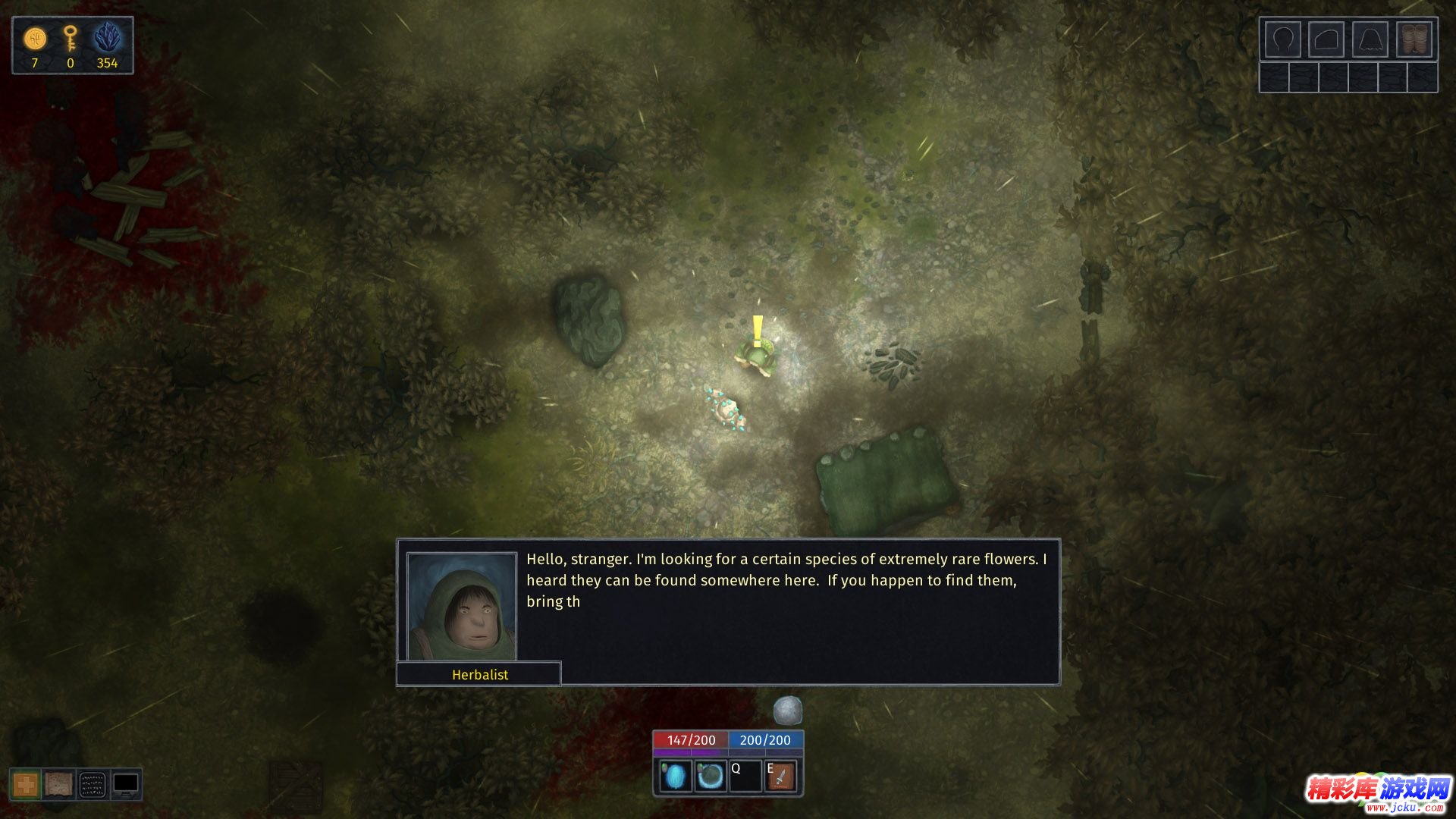The image size is (1456, 819).
Task: Select the empty cloak equipment slot
Action: point(1370,39)
